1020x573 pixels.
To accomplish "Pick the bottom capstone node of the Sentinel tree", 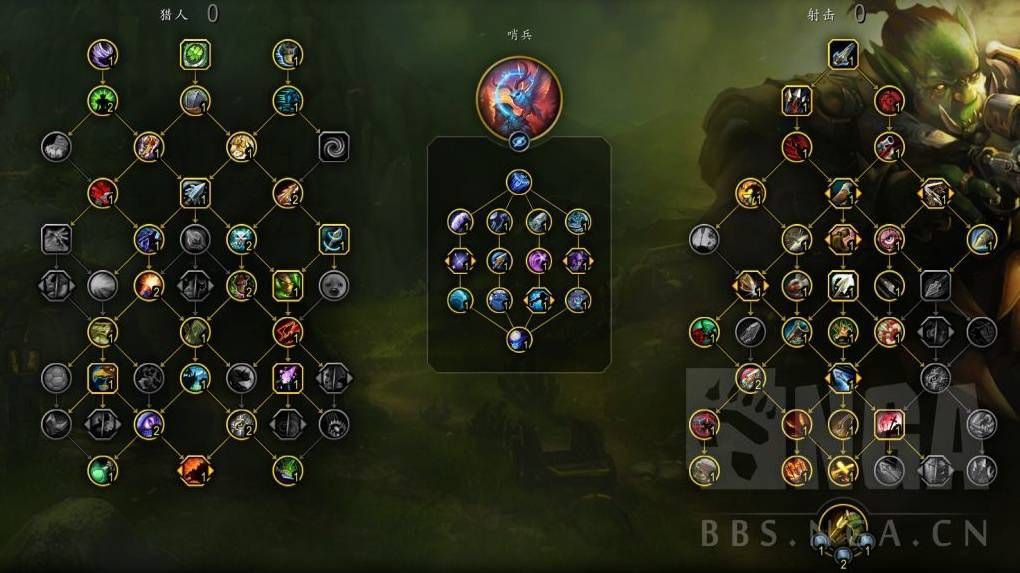I will click(x=518, y=338).
